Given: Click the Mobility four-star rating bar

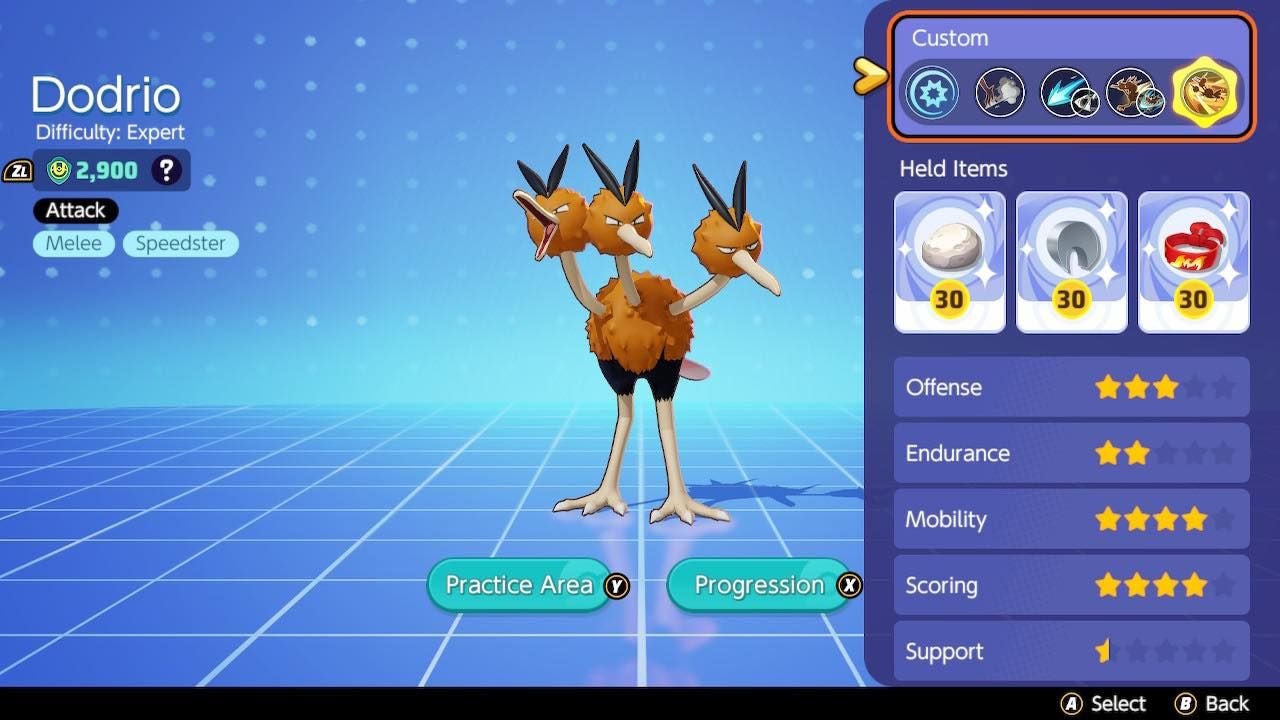Looking at the screenshot, I should (x=1071, y=519).
